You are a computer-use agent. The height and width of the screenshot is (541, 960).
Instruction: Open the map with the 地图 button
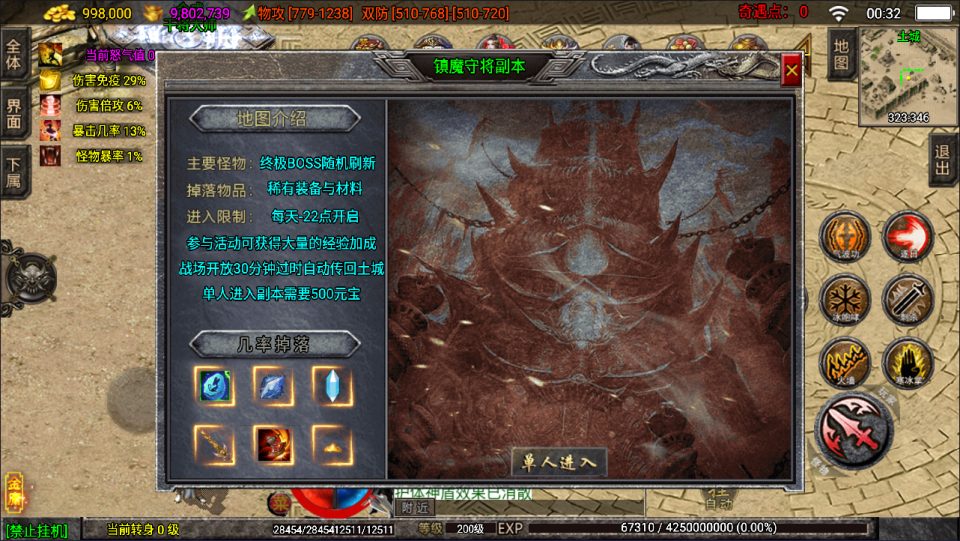point(842,54)
